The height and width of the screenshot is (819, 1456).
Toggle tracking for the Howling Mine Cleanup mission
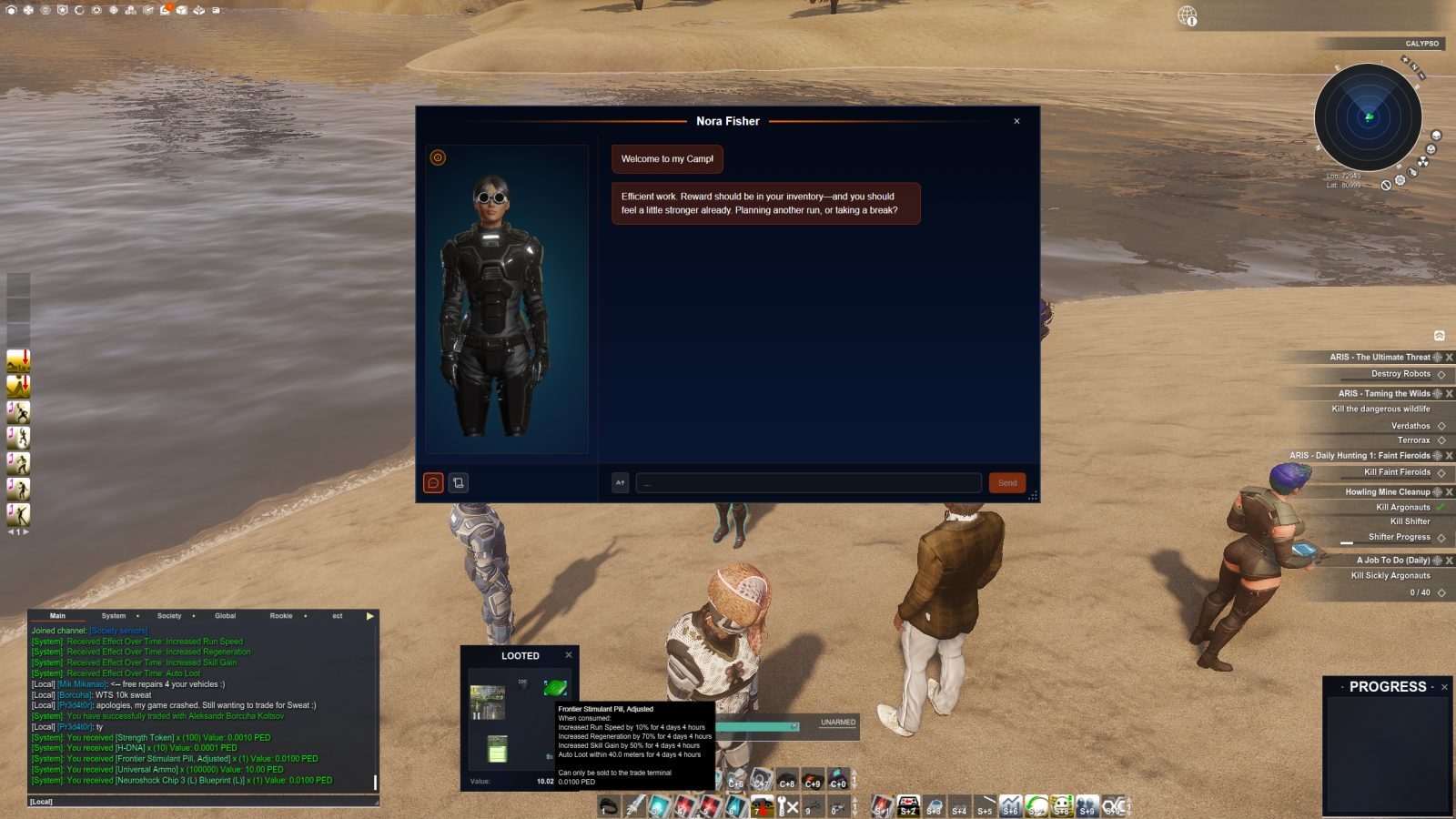(1436, 491)
